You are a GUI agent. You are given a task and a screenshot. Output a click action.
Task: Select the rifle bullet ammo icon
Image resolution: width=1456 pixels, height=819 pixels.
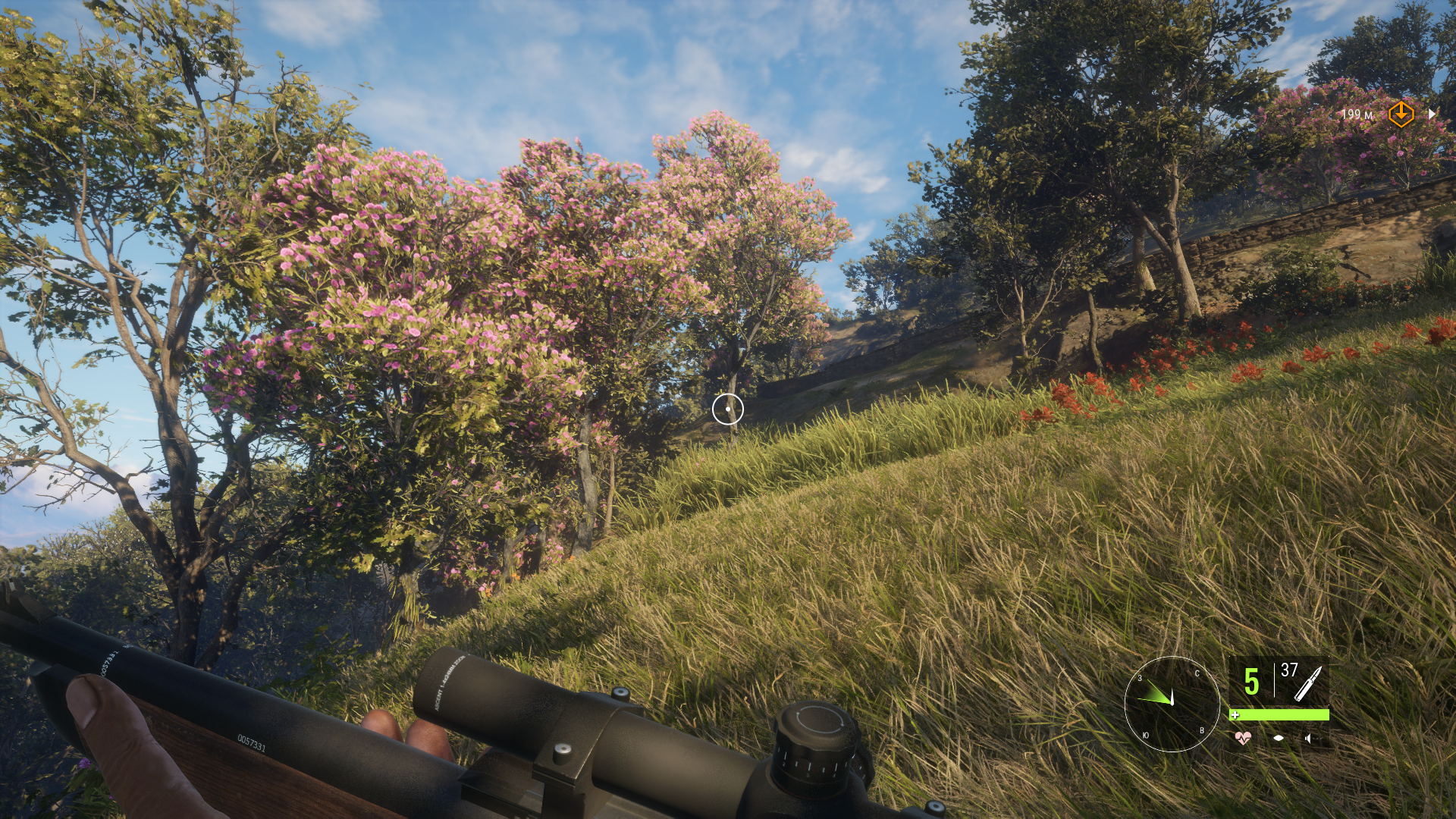[1308, 682]
